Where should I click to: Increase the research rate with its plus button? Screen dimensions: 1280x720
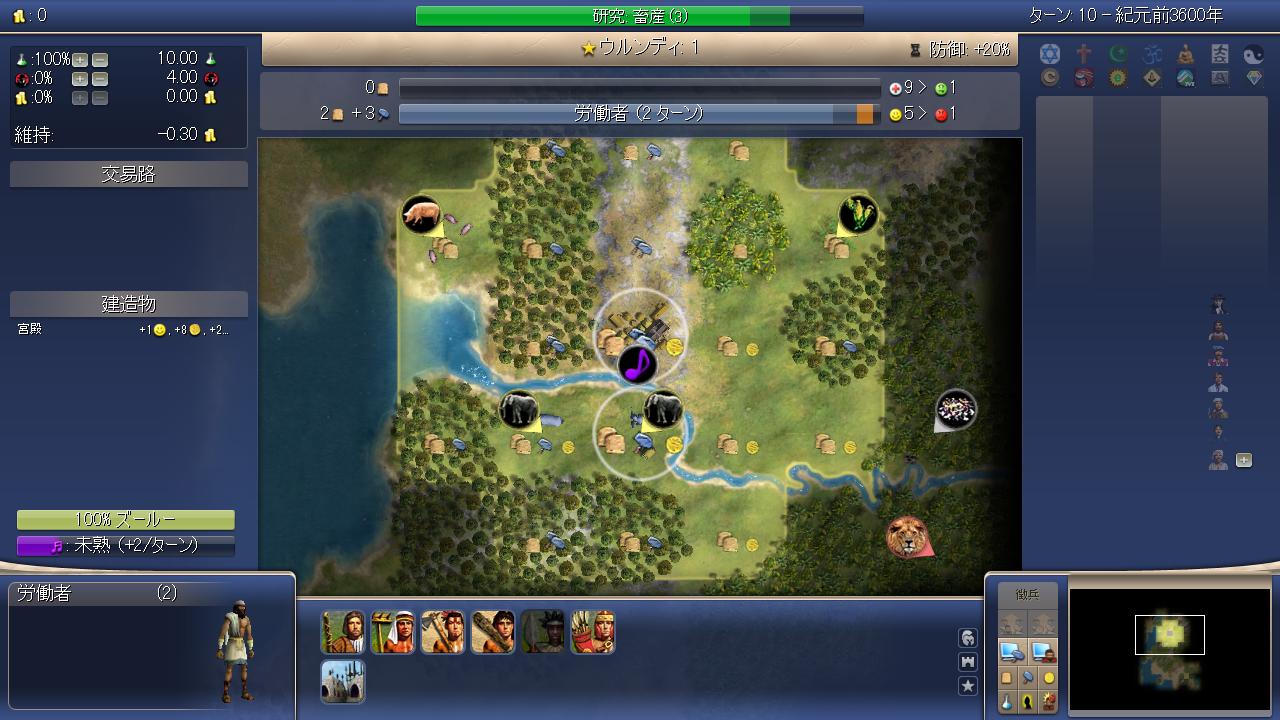(x=80, y=59)
